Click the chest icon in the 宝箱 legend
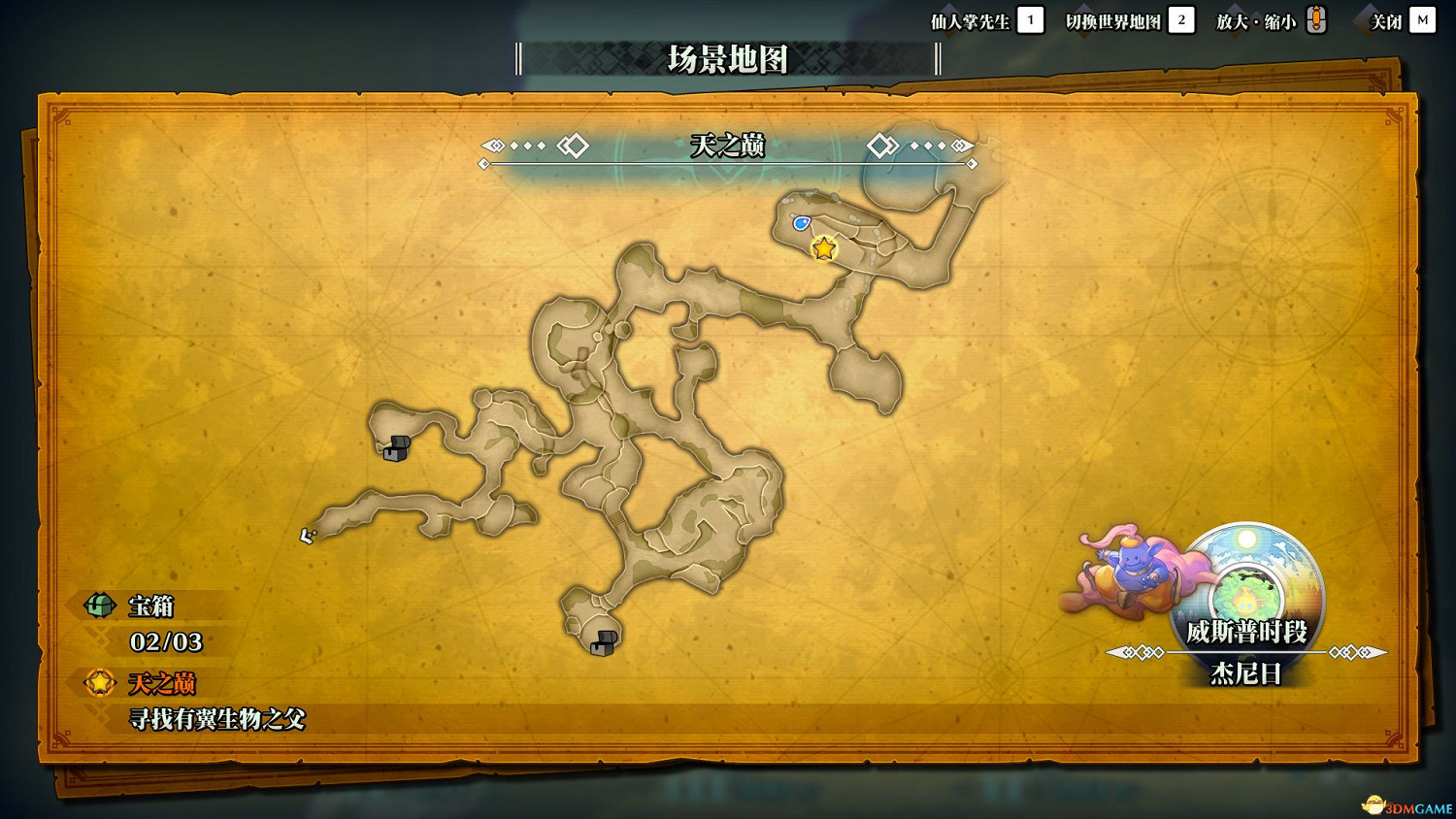The width and height of the screenshot is (1456, 819). click(x=98, y=606)
